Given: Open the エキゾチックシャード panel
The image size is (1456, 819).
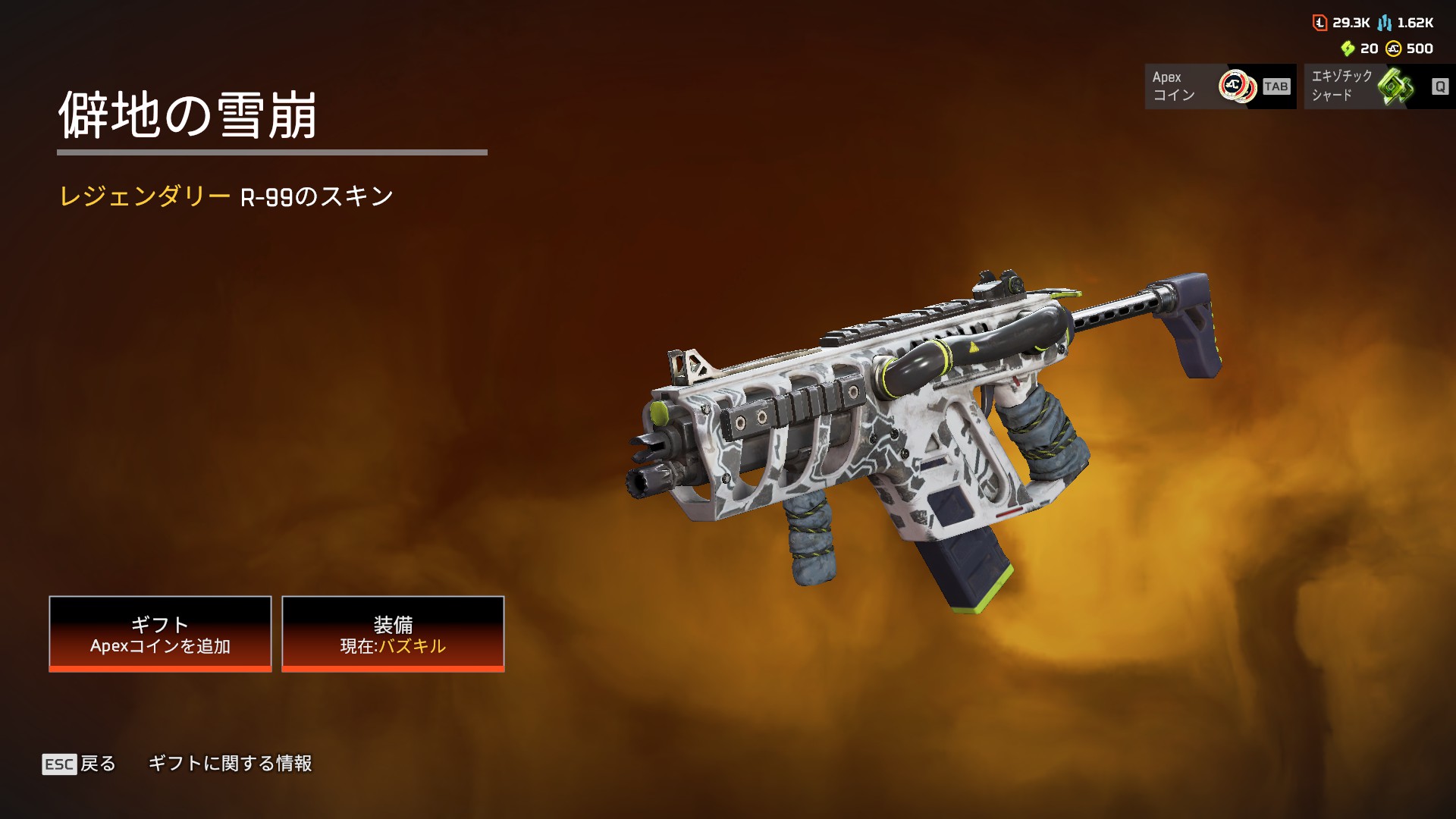Looking at the screenshot, I should click(1379, 86).
